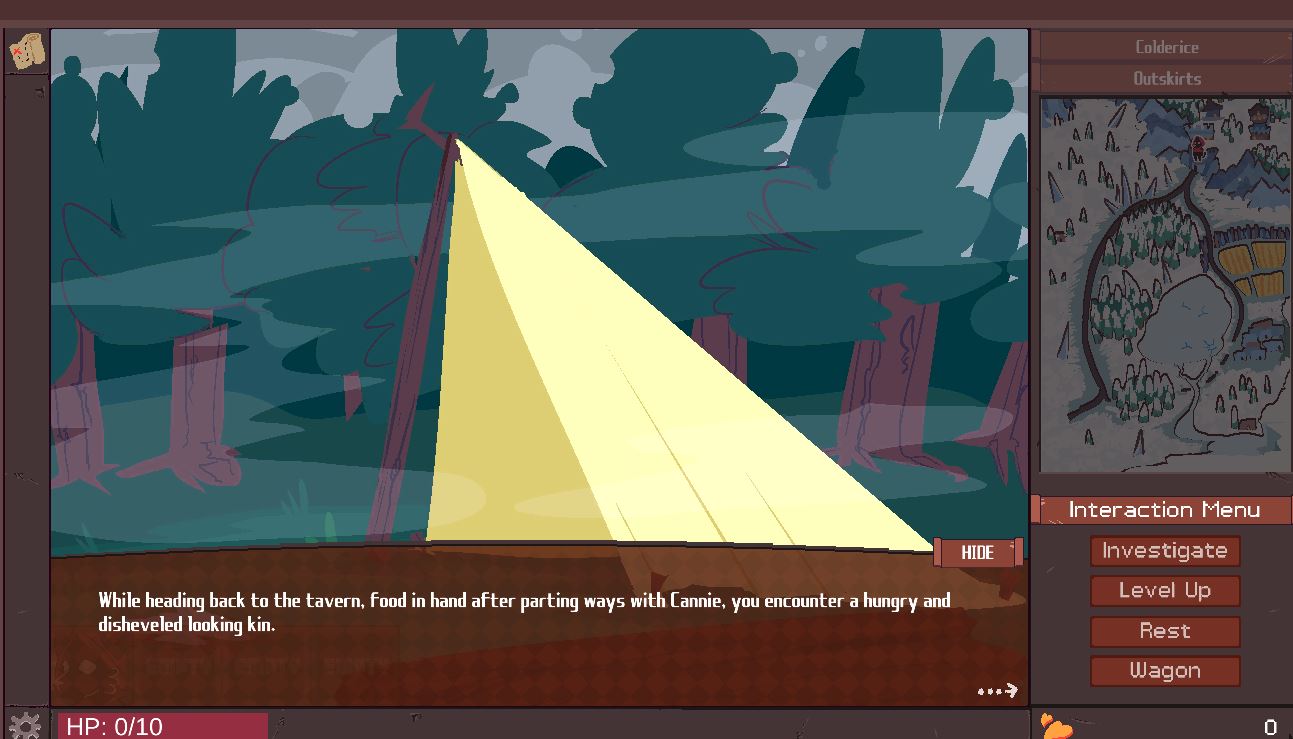Choose Investigate in the Interaction Menu

[x=1164, y=551]
